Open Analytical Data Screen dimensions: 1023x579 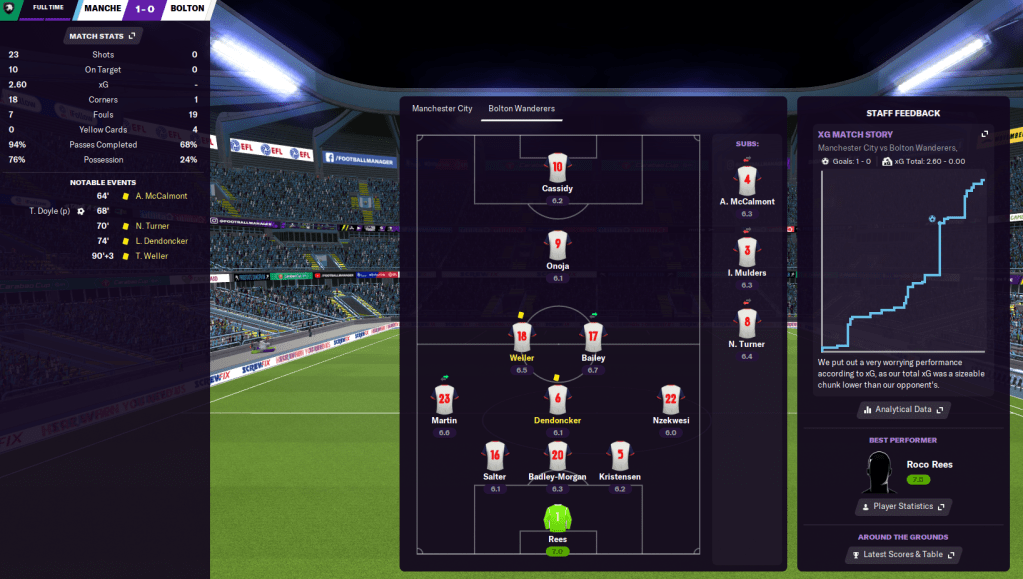[903, 410]
